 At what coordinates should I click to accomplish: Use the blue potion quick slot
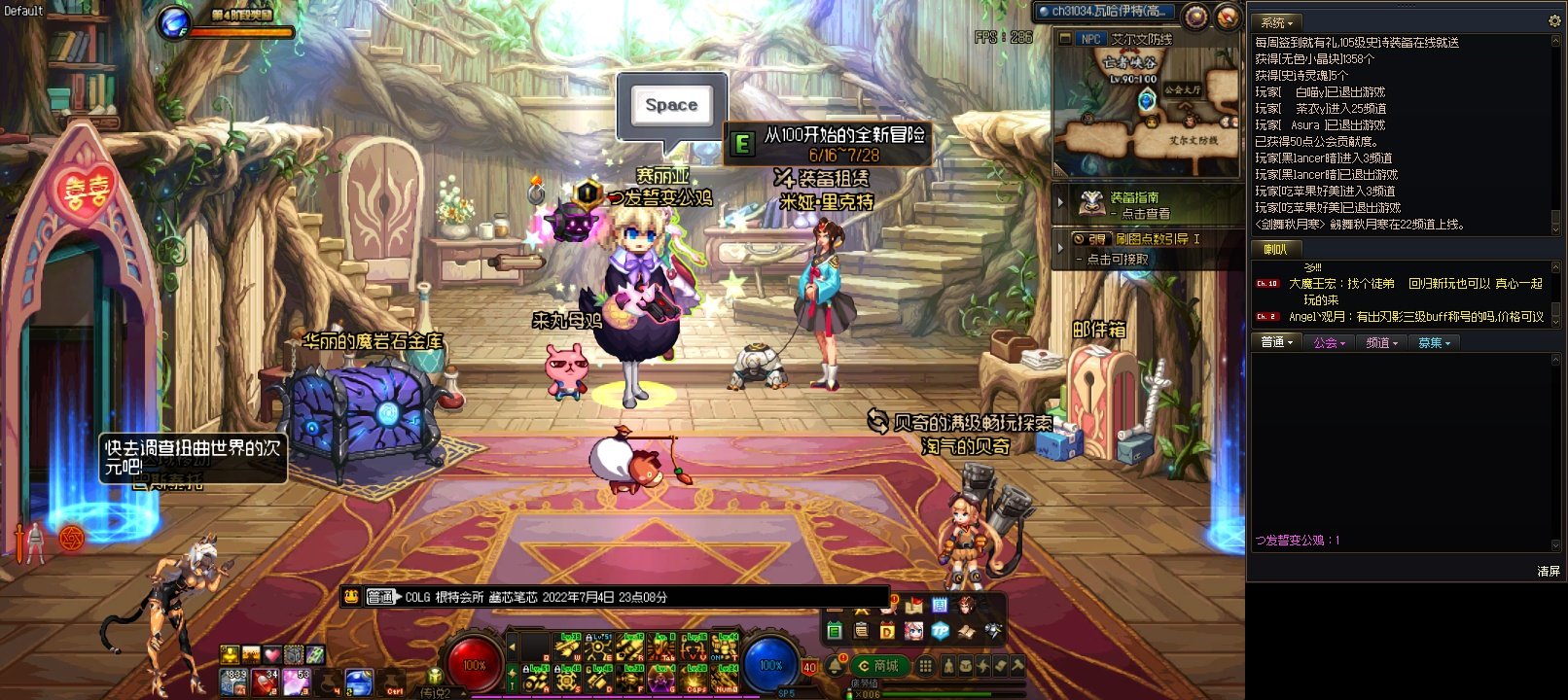(359, 682)
